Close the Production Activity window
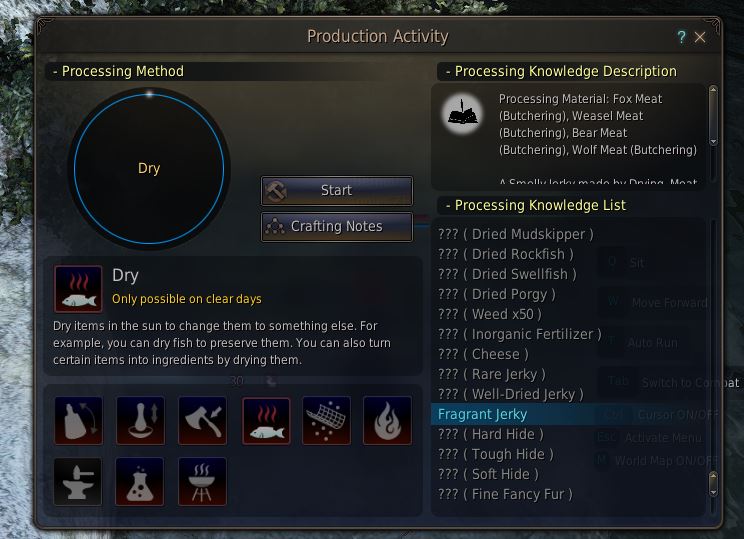Screen dimensions: 744x539 pos(700,37)
